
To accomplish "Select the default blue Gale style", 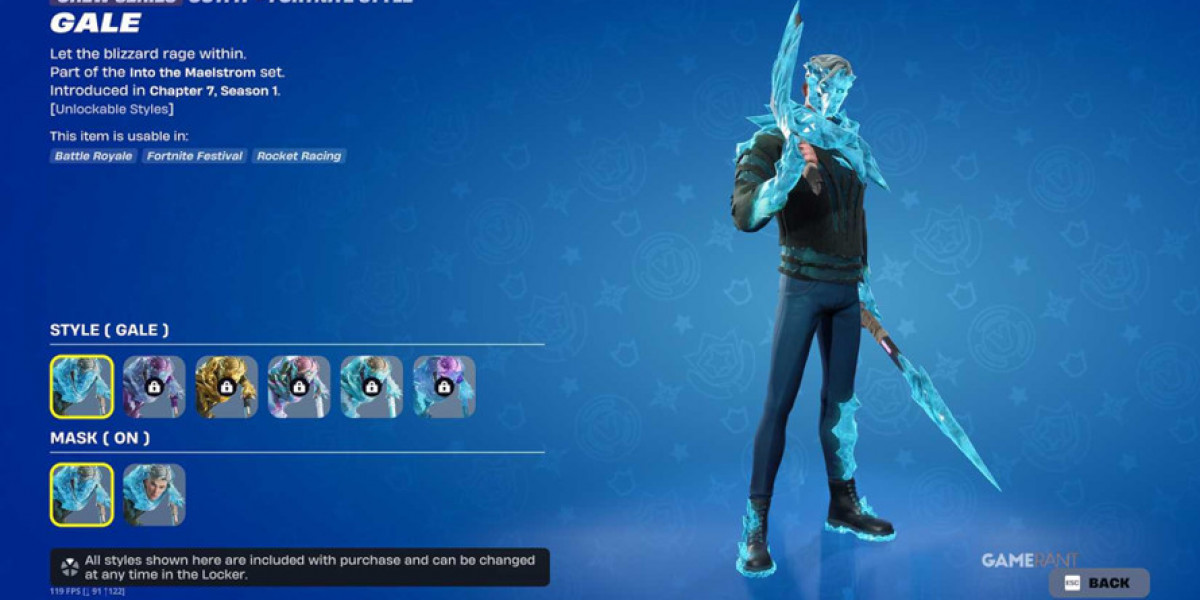I will click(x=82, y=387).
